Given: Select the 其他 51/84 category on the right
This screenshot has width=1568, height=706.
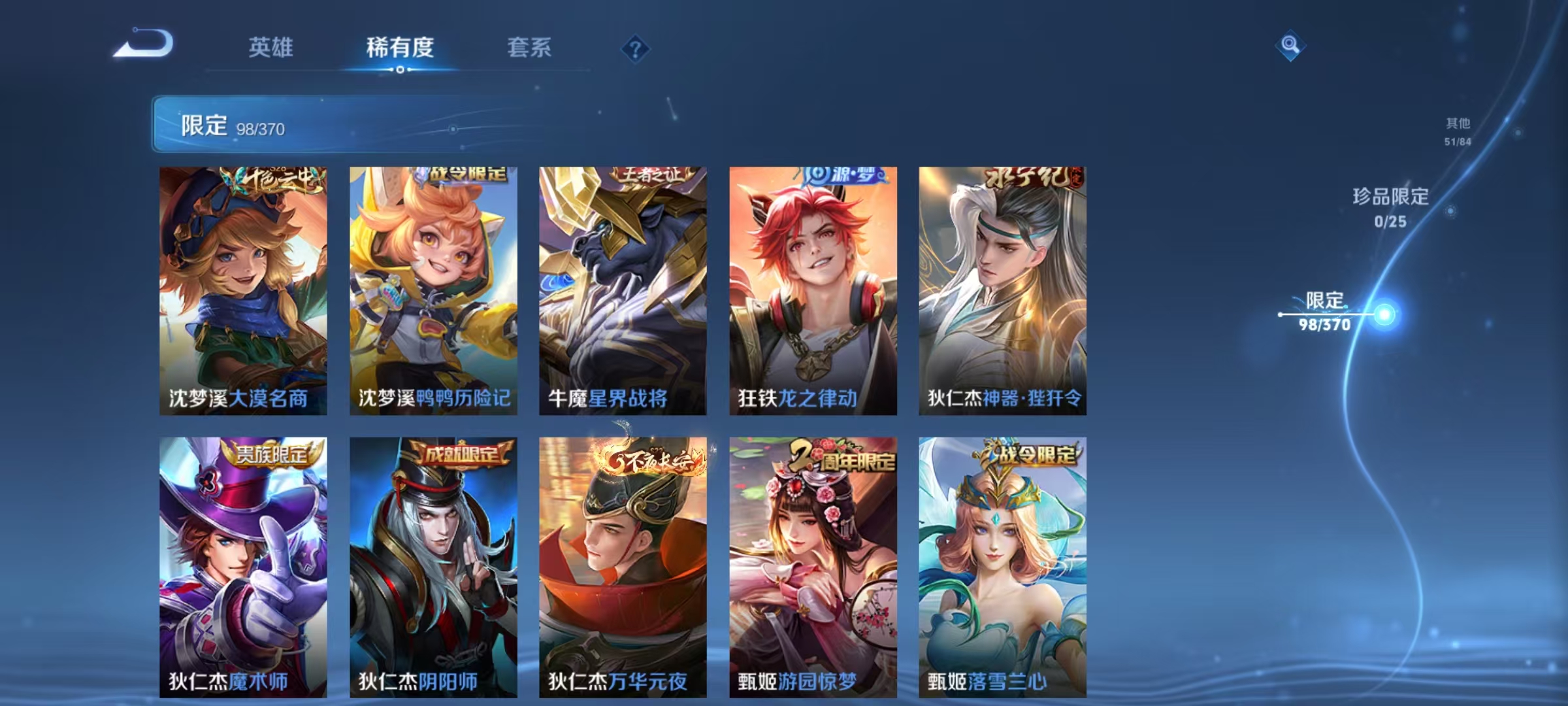Looking at the screenshot, I should (1456, 131).
